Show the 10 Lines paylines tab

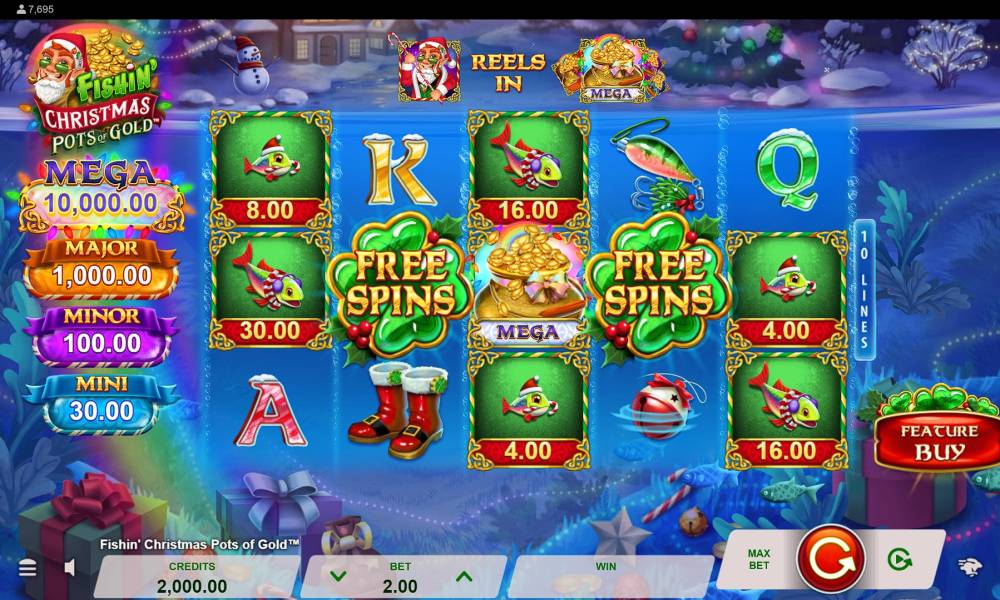click(x=865, y=290)
